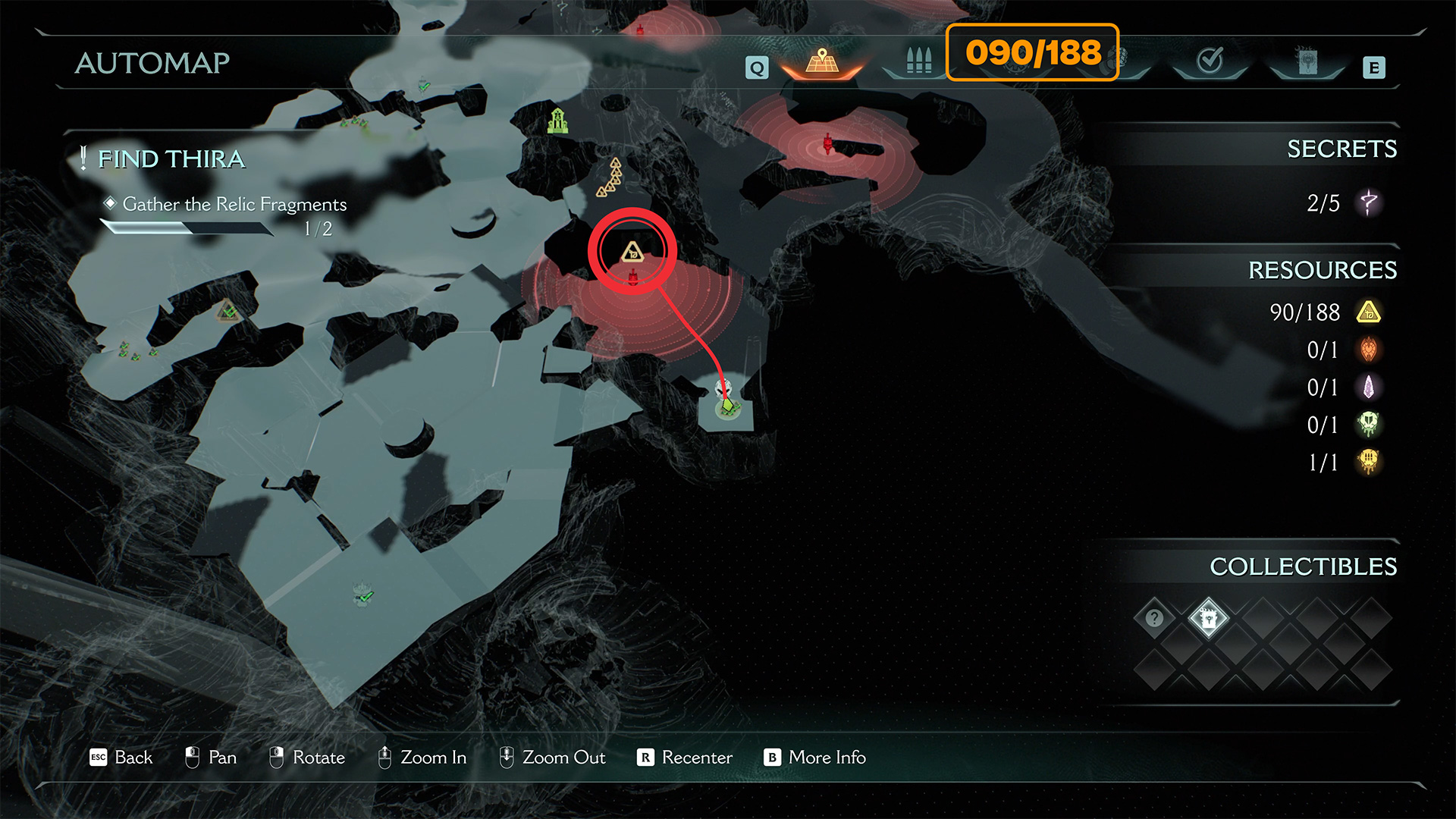This screenshot has height=819, width=1456.
Task: Select the red demon marker at top right
Action: click(828, 143)
